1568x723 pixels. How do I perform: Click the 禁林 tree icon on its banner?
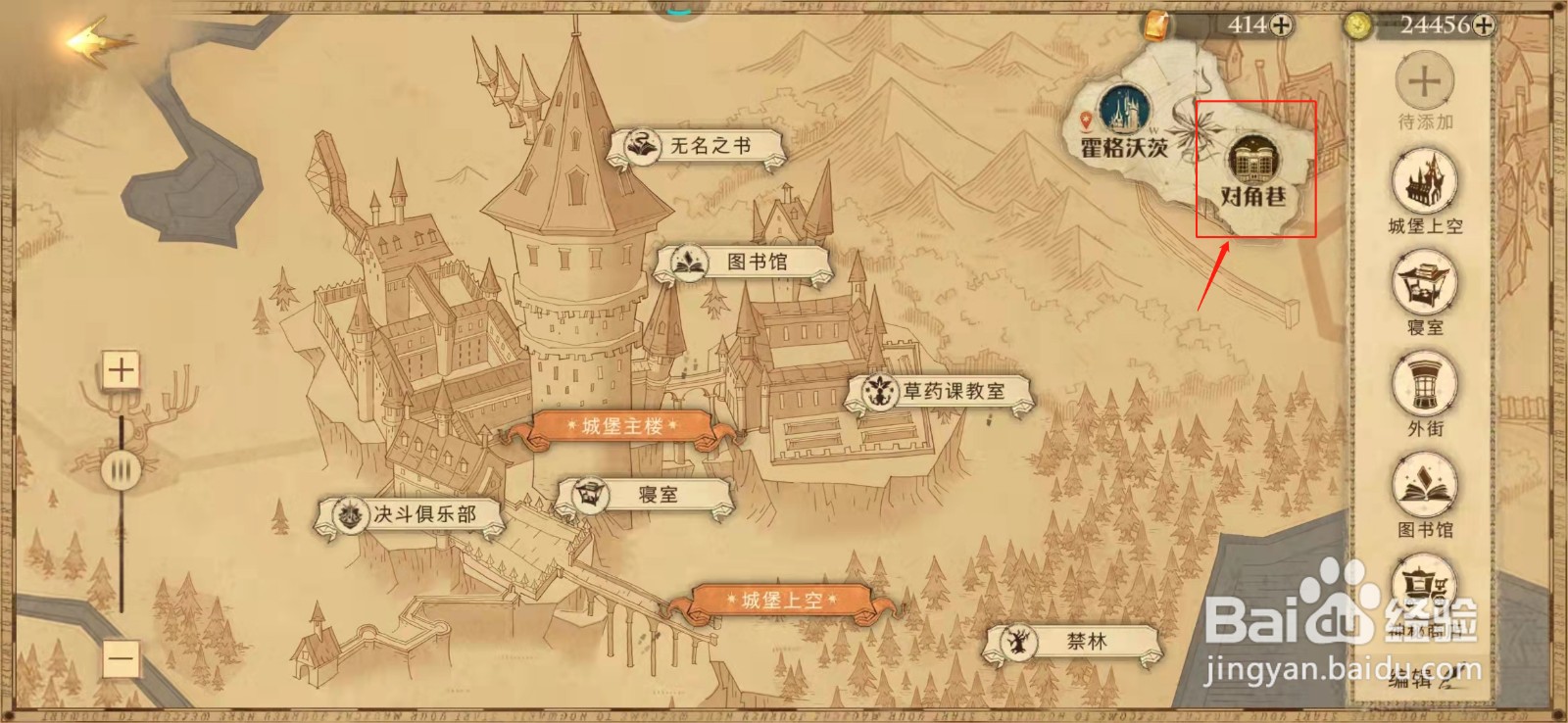(x=1019, y=644)
